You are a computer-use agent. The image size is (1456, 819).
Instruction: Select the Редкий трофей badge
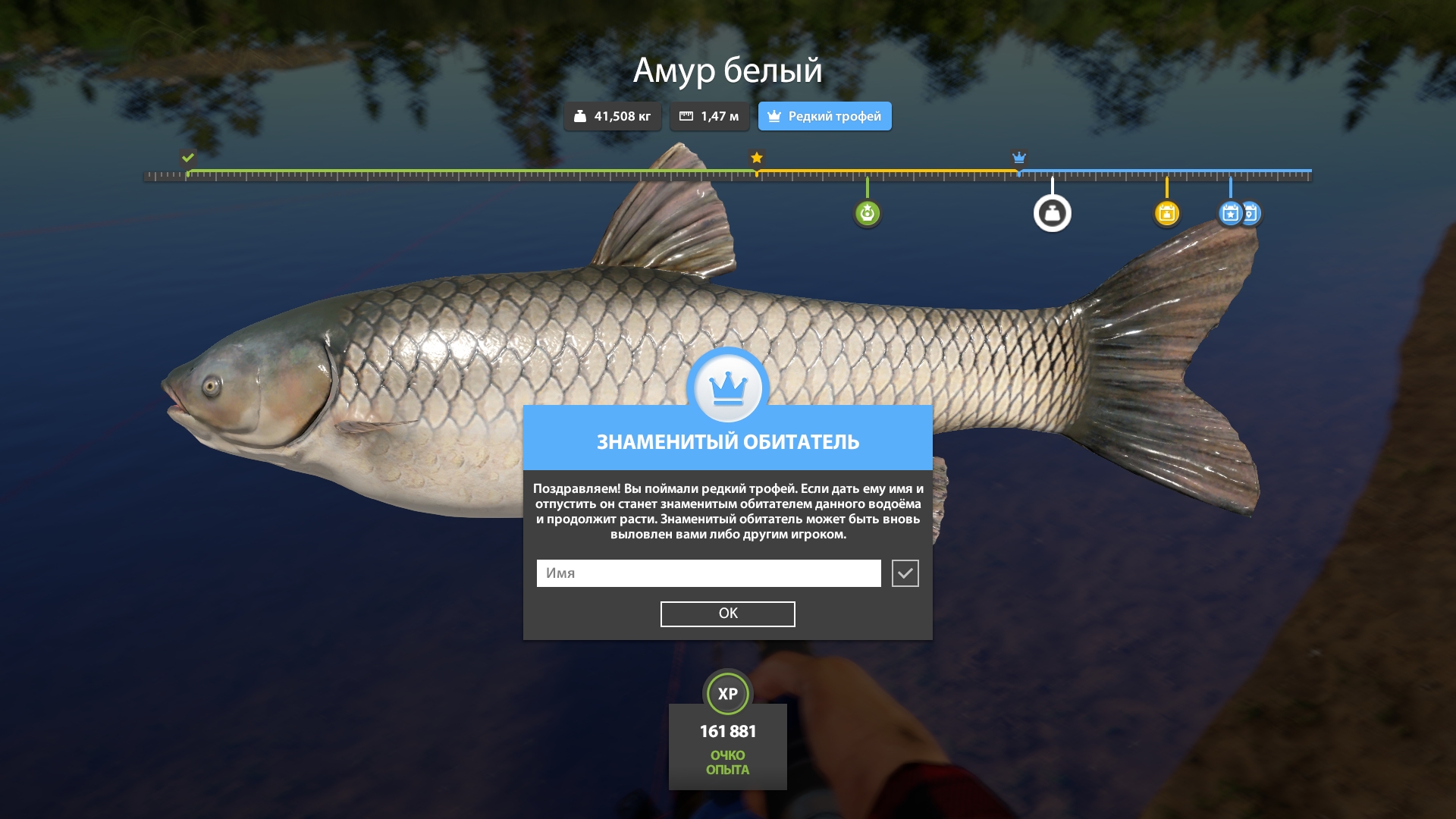[x=824, y=116]
